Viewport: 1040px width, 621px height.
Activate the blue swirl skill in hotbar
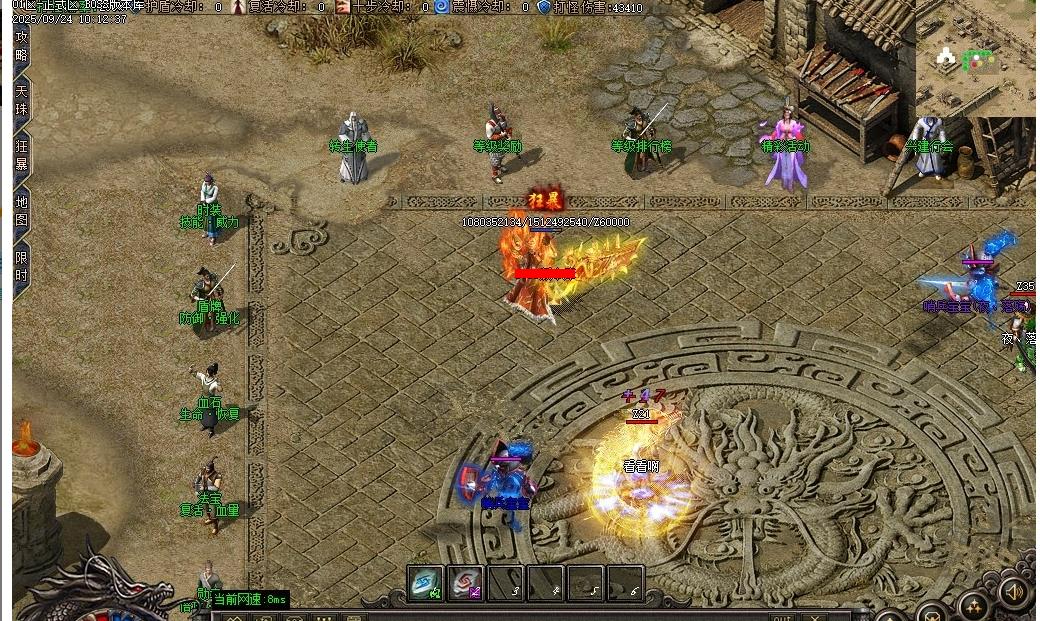425,583
